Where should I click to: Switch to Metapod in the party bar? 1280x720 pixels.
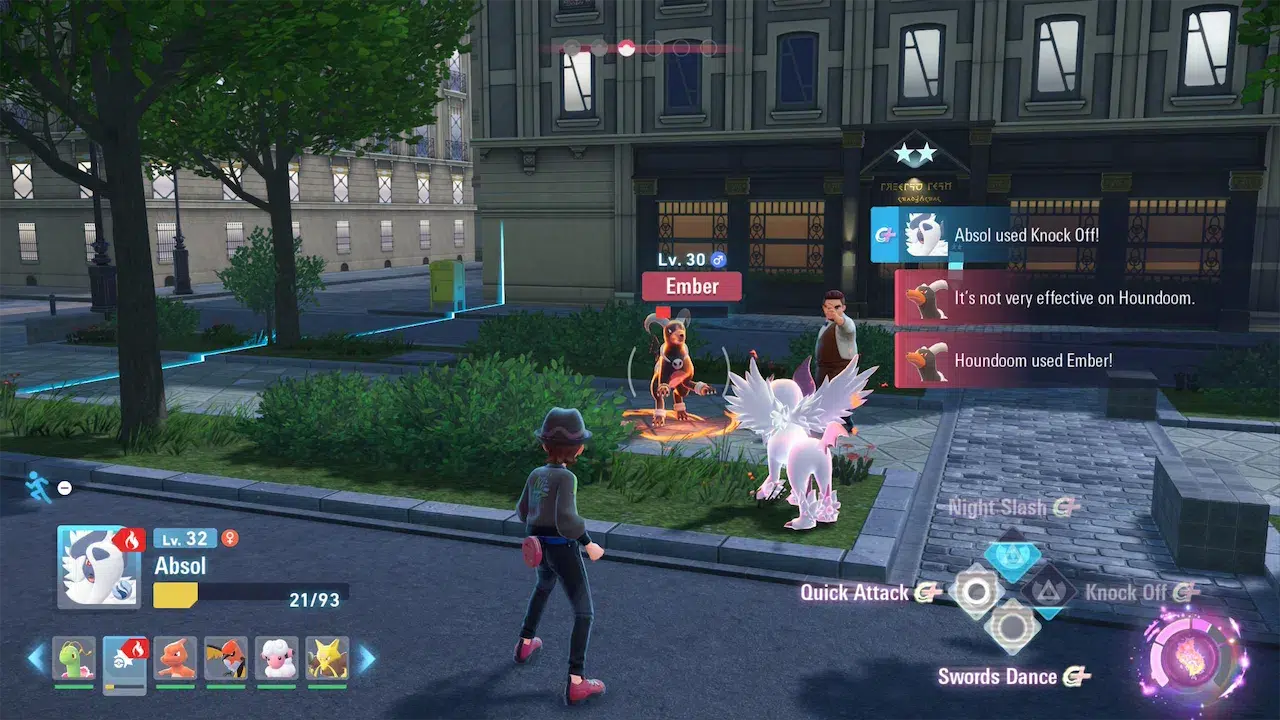(x=74, y=658)
